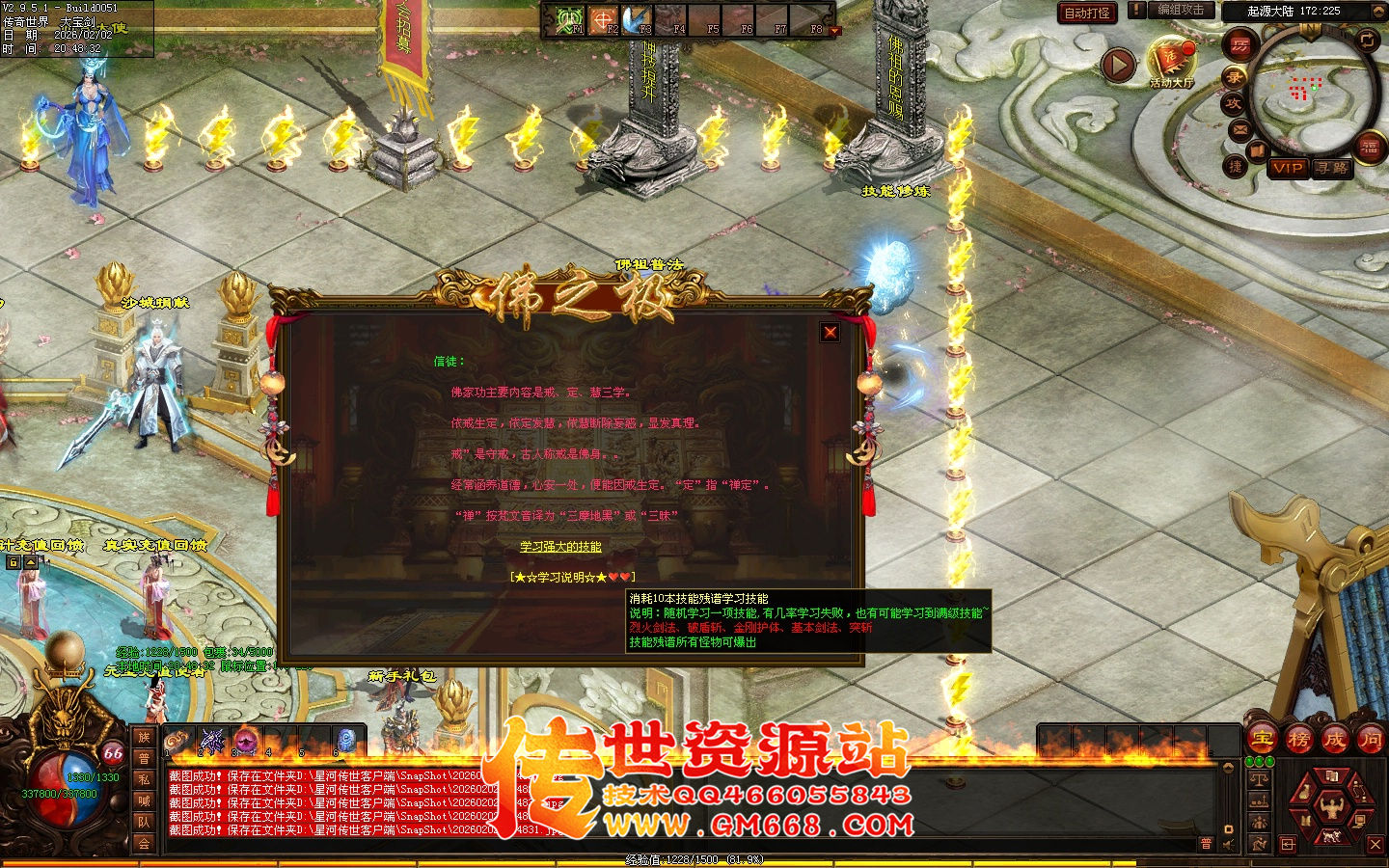Click the mail envelope icon beside the minimap
This screenshot has height=868, width=1389.
coord(1239,128)
